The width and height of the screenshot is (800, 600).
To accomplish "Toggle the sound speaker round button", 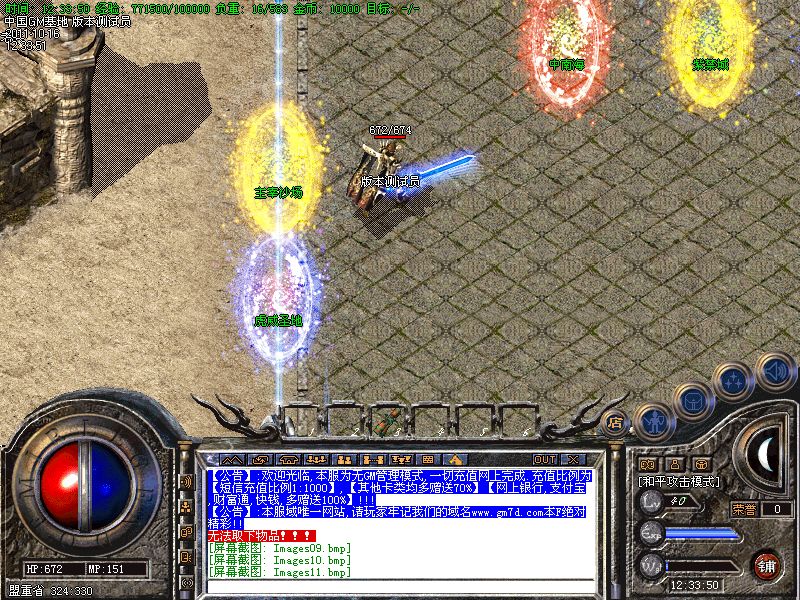I will (x=775, y=370).
